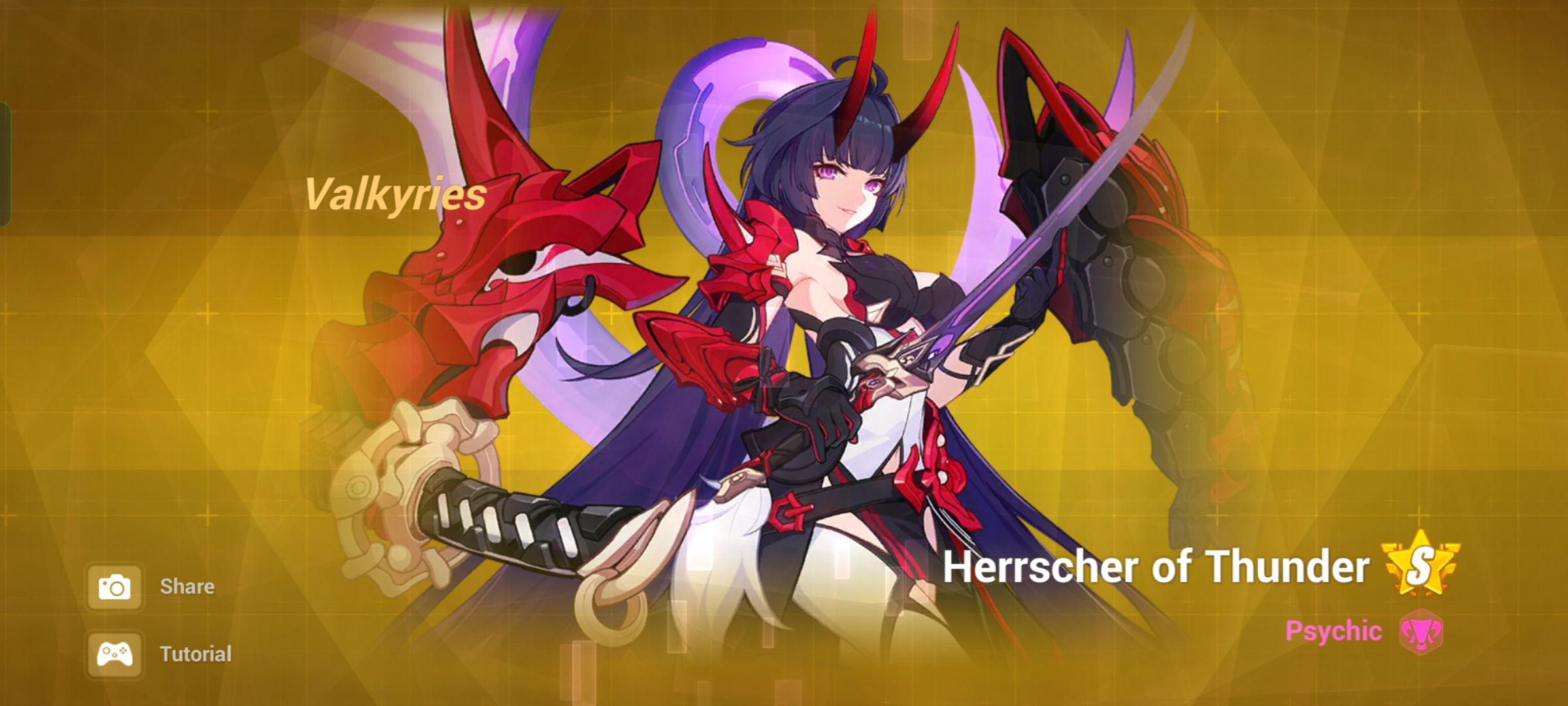
Task: Switch to the Valkyries section title
Action: pos(395,194)
